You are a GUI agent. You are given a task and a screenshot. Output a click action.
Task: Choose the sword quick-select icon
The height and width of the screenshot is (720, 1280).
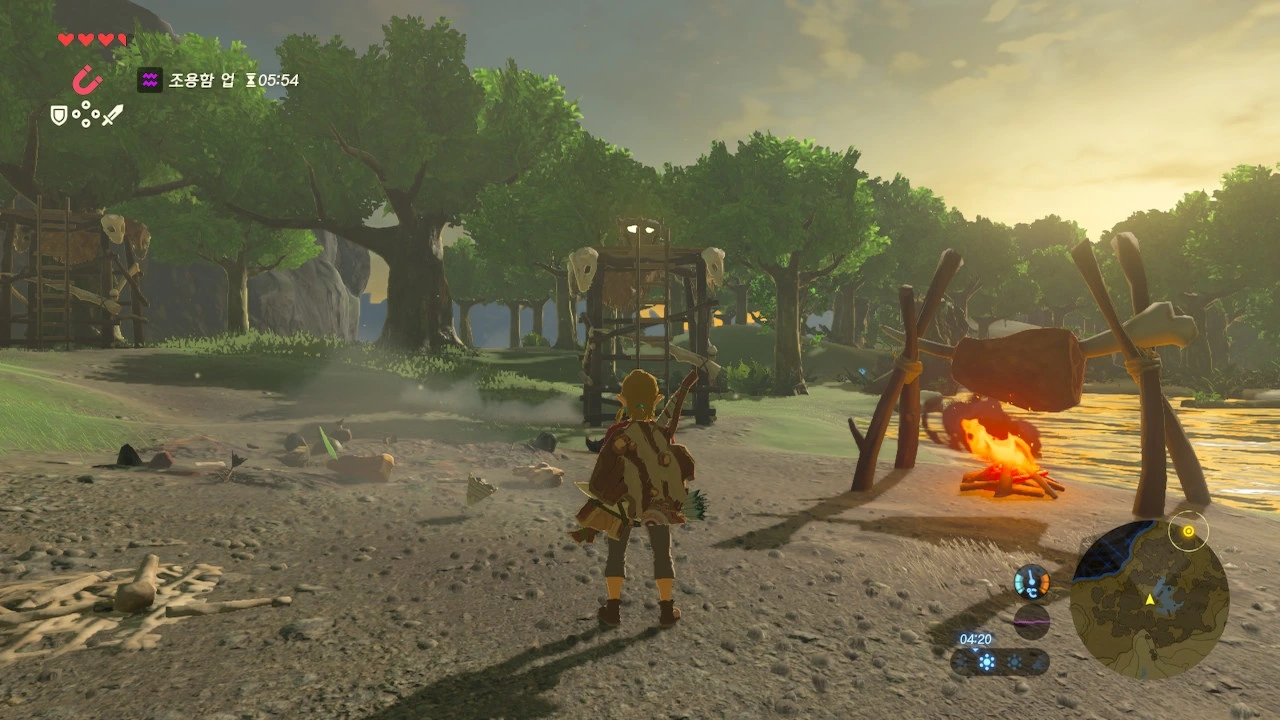112,115
